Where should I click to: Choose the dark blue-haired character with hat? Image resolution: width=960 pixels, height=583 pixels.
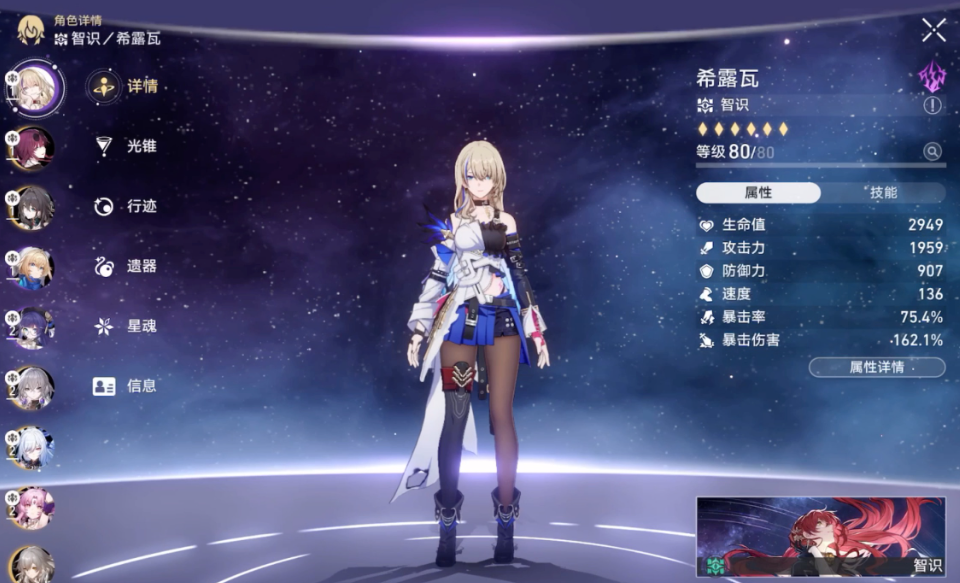(34, 327)
